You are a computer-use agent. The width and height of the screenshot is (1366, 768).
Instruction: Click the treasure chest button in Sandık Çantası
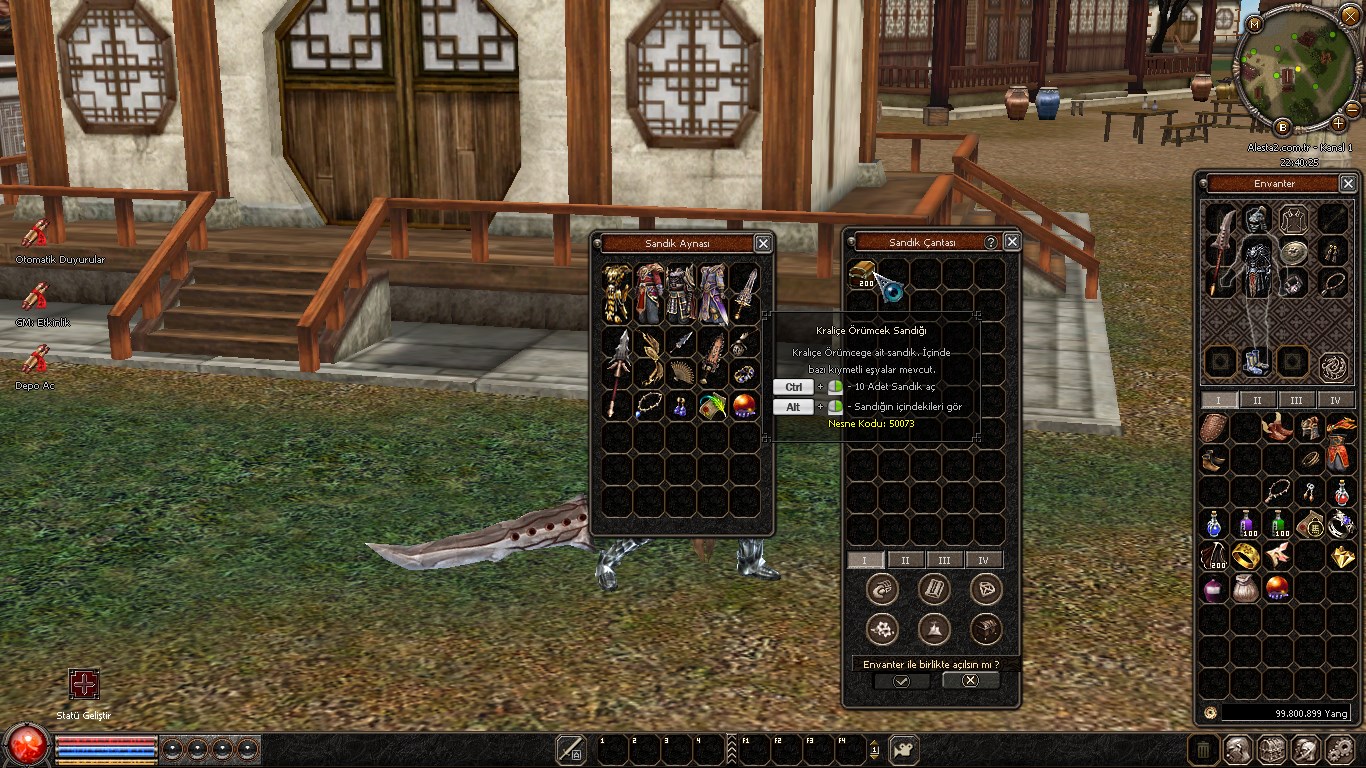pos(986,628)
